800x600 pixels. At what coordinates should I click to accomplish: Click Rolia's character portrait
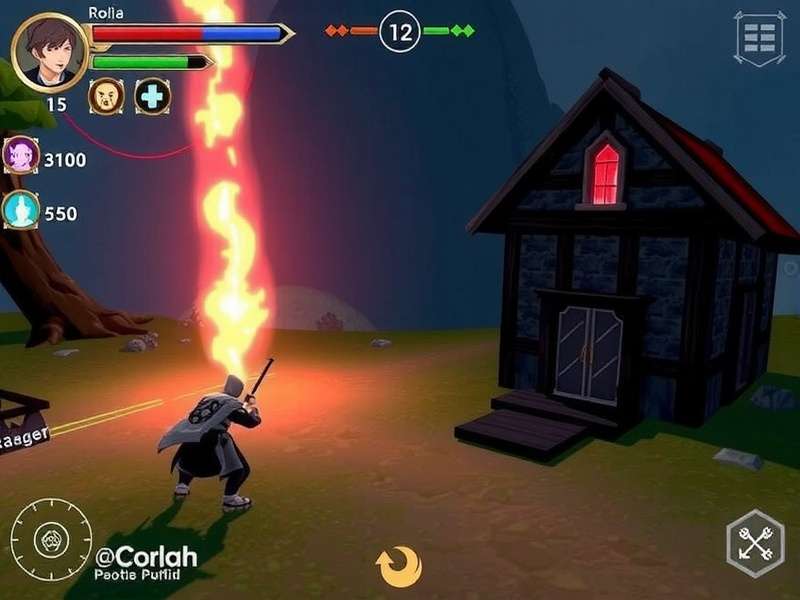click(x=50, y=52)
